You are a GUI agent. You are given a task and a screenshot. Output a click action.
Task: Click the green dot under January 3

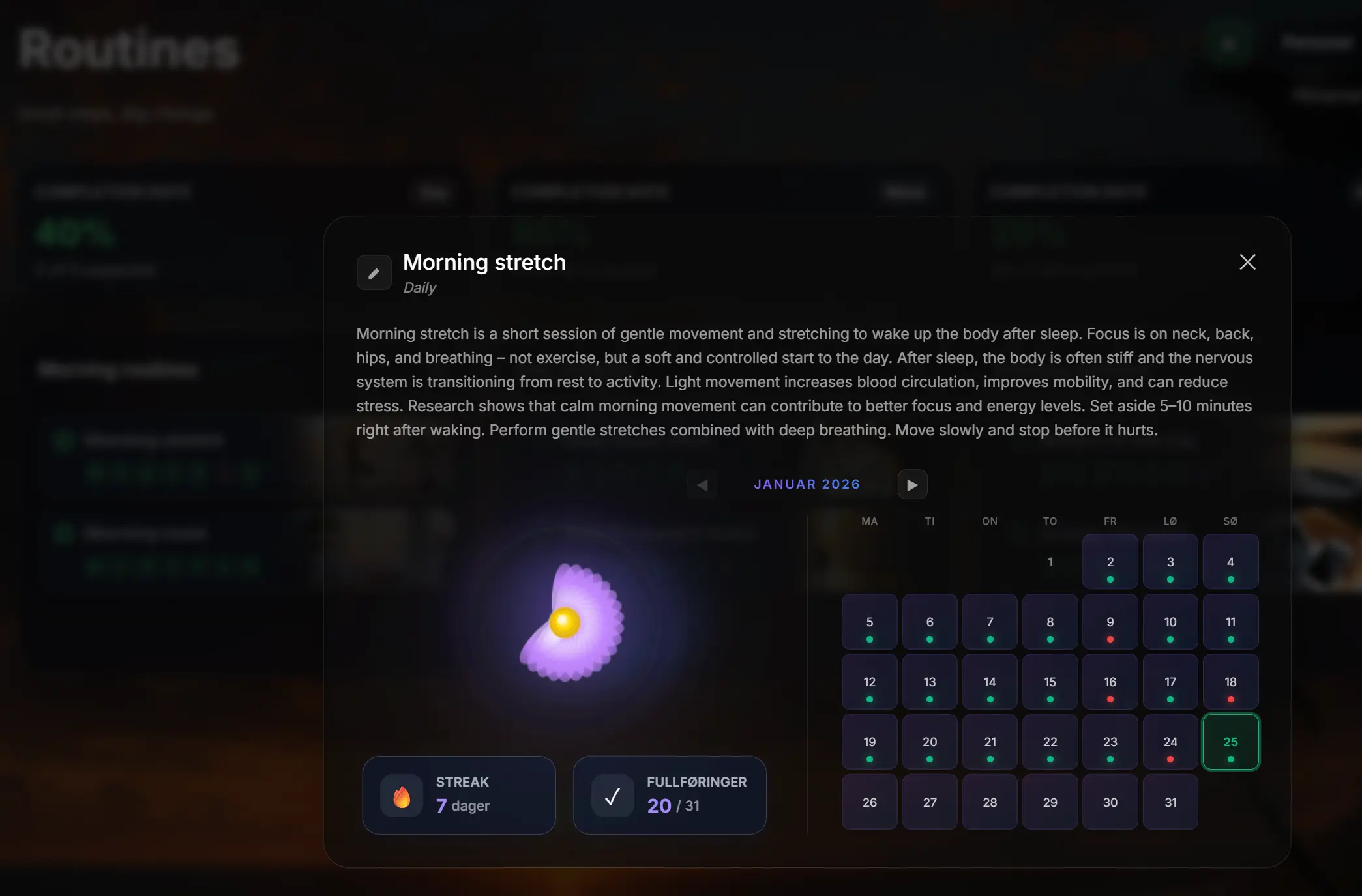click(x=1170, y=578)
